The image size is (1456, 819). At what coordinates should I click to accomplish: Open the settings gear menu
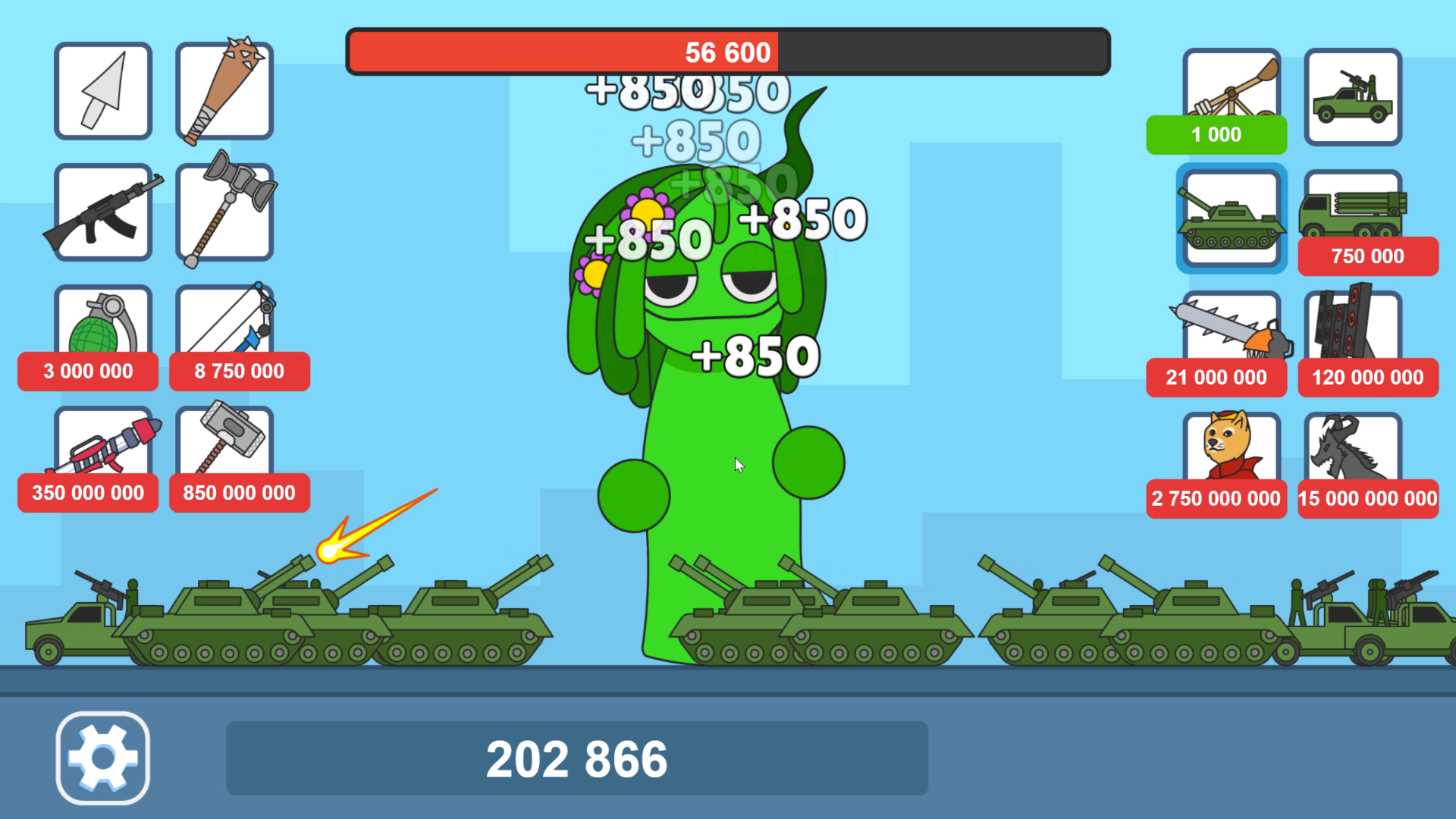pyautogui.click(x=103, y=758)
